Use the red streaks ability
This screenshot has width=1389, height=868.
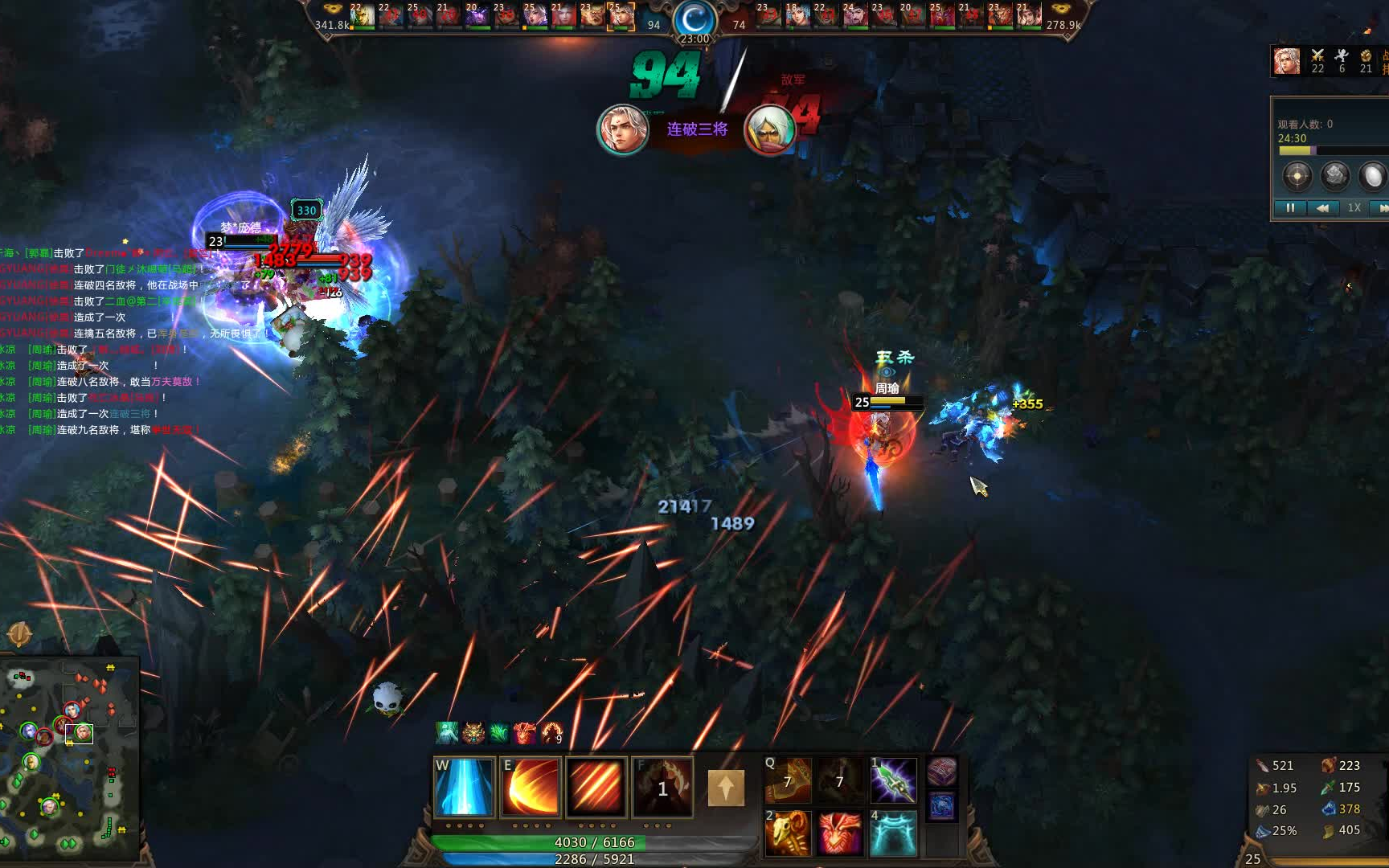[x=596, y=788]
